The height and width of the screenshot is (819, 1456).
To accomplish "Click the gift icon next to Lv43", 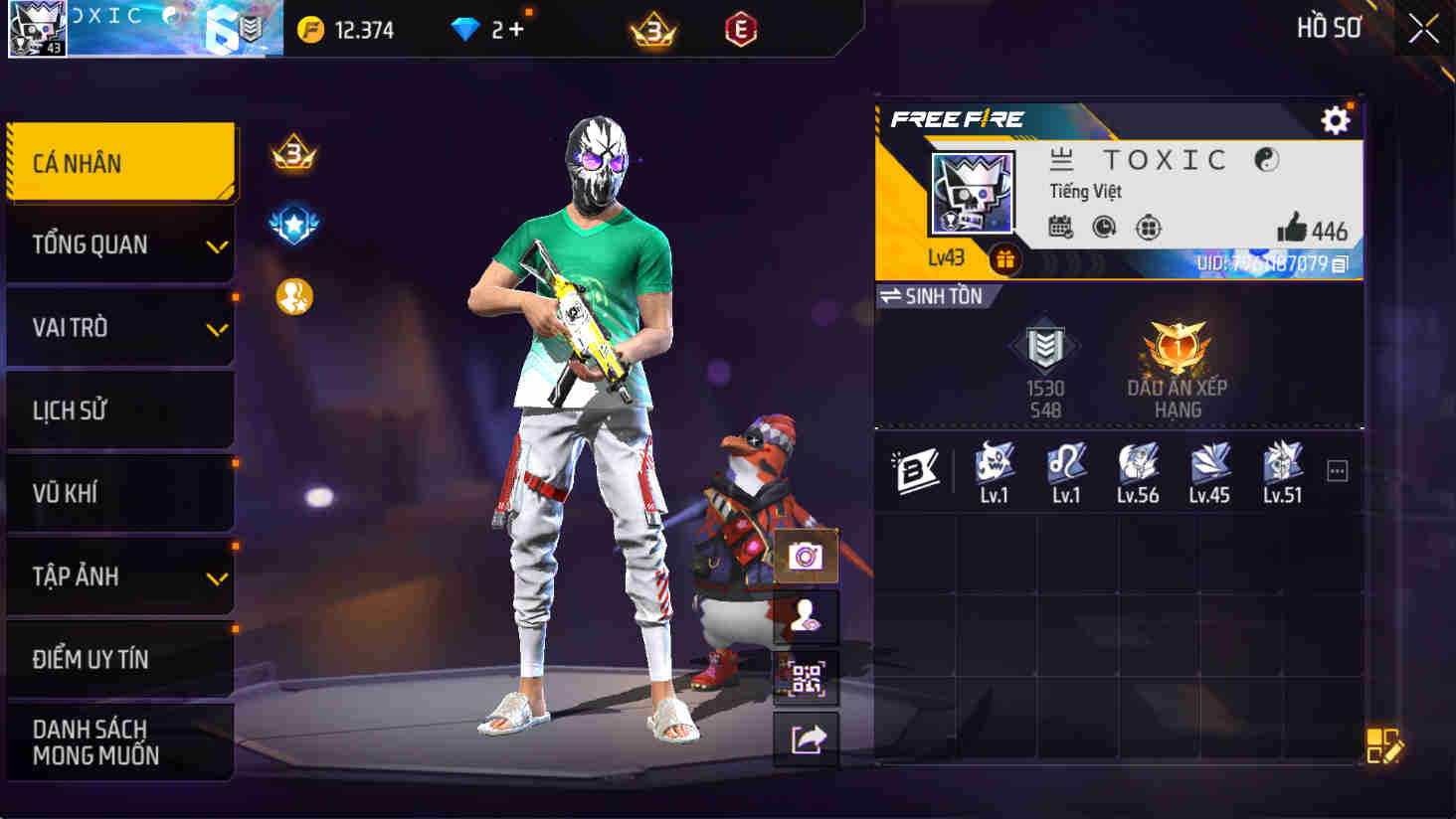I will [x=1005, y=261].
